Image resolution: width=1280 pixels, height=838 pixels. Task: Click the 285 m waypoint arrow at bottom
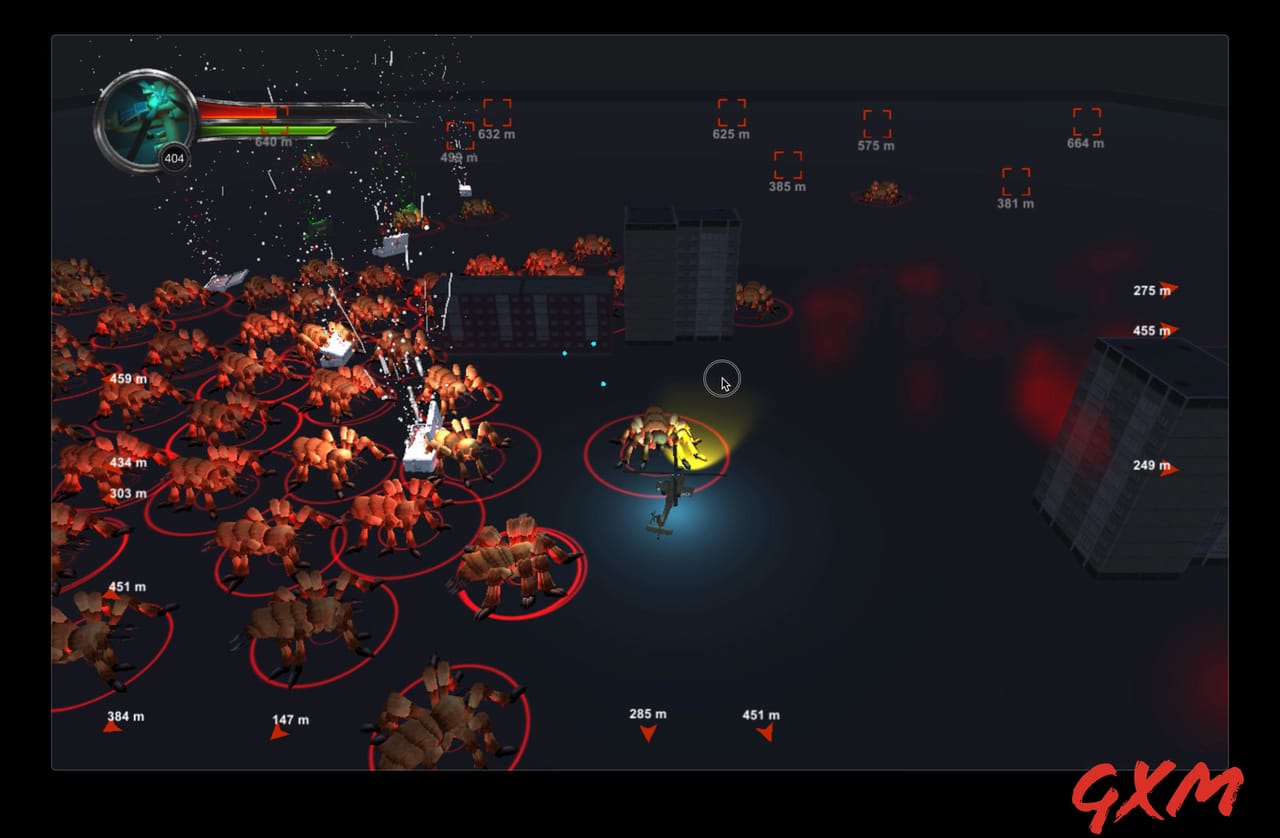pyautogui.click(x=649, y=732)
